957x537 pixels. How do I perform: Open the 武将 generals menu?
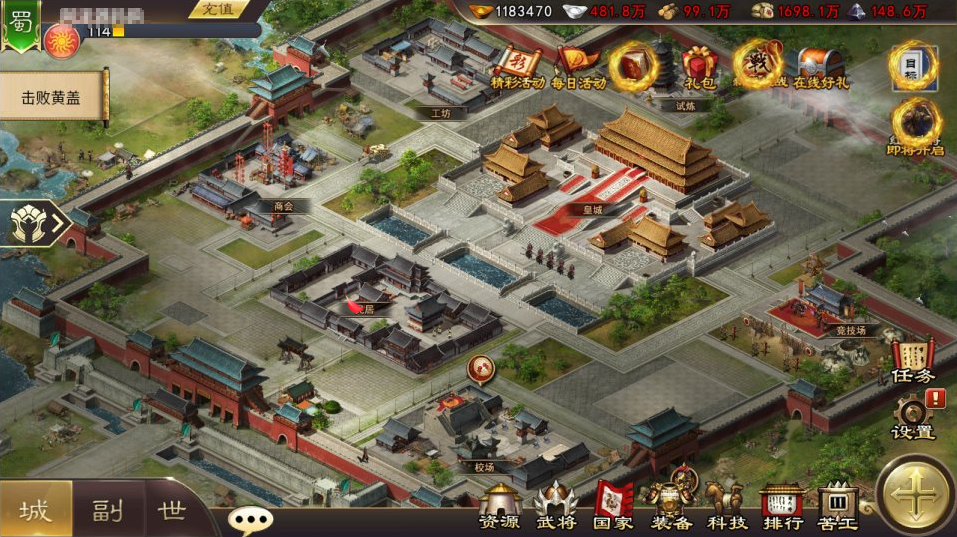[x=555, y=507]
